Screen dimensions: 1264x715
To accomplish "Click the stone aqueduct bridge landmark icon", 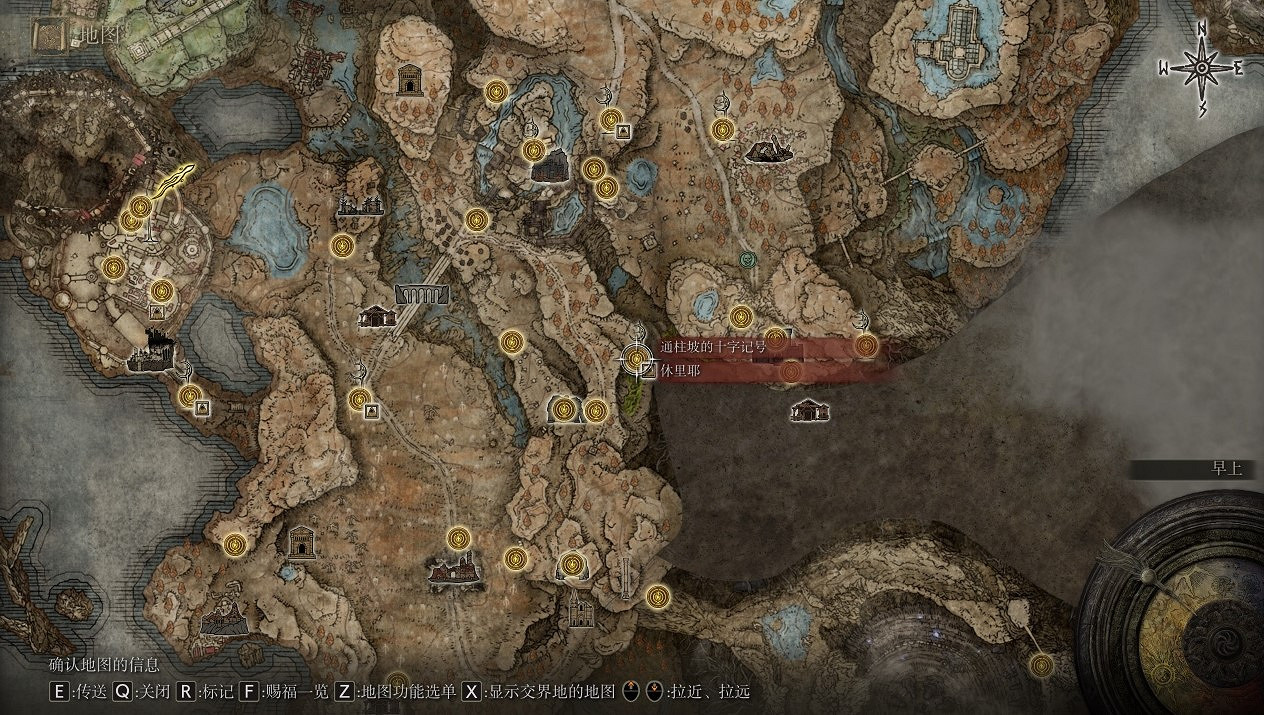I will [x=422, y=293].
